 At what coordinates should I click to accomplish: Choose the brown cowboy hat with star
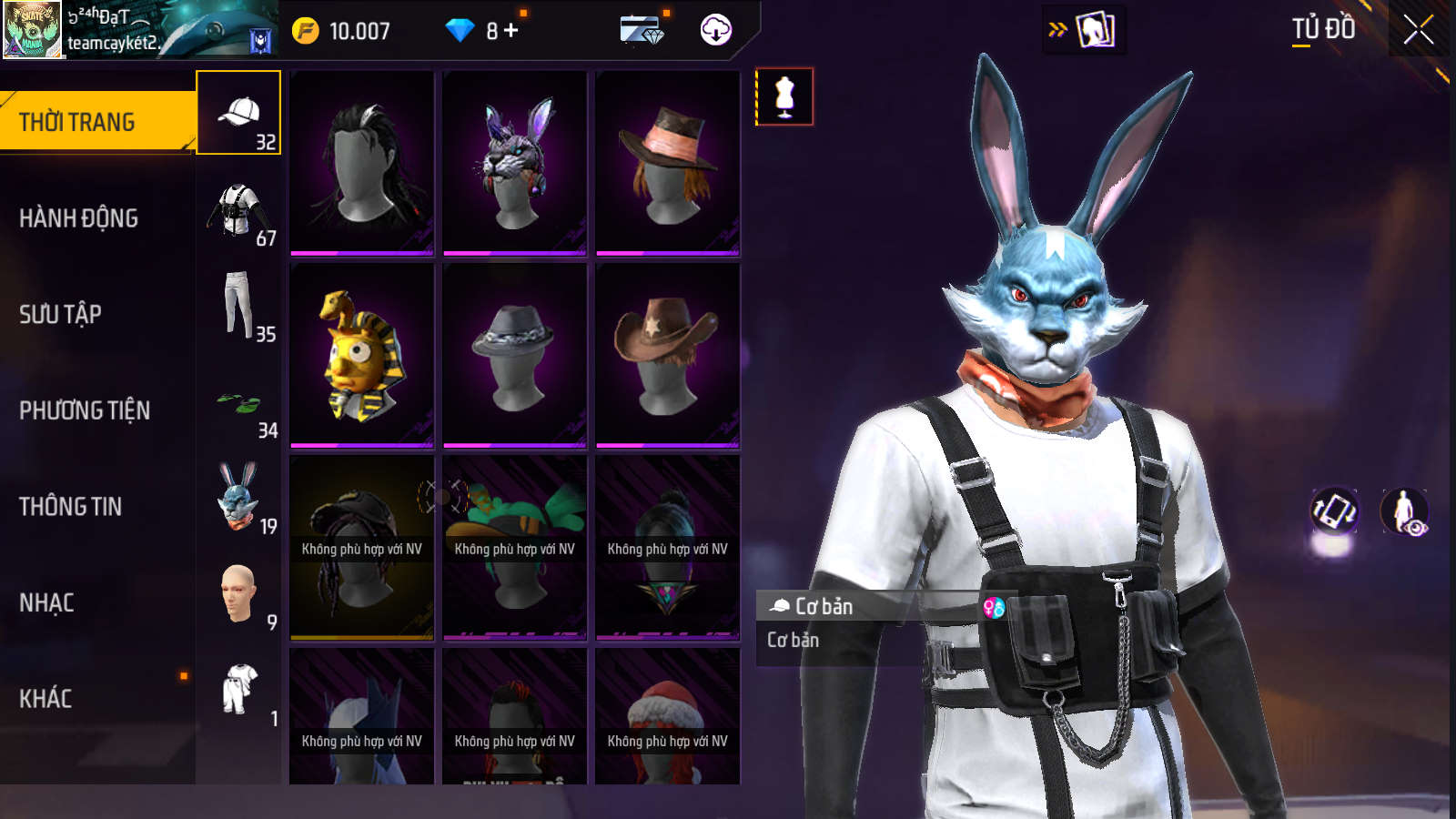click(668, 355)
